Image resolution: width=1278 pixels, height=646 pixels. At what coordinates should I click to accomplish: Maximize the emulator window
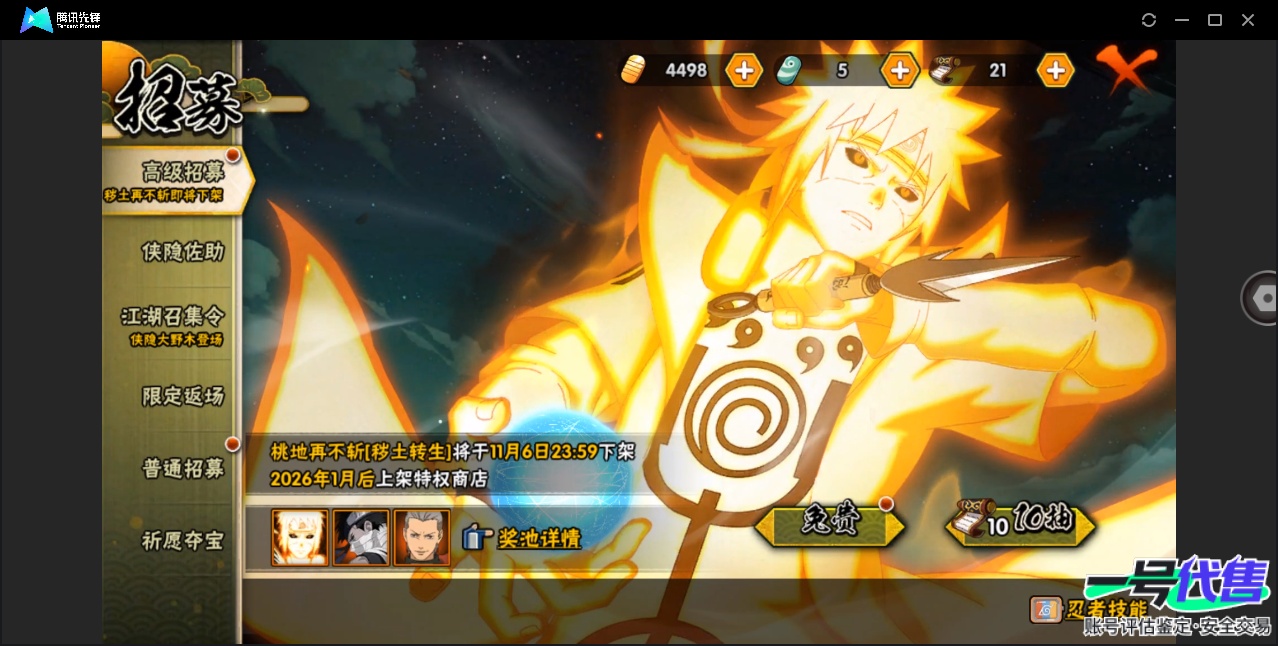[x=1215, y=20]
